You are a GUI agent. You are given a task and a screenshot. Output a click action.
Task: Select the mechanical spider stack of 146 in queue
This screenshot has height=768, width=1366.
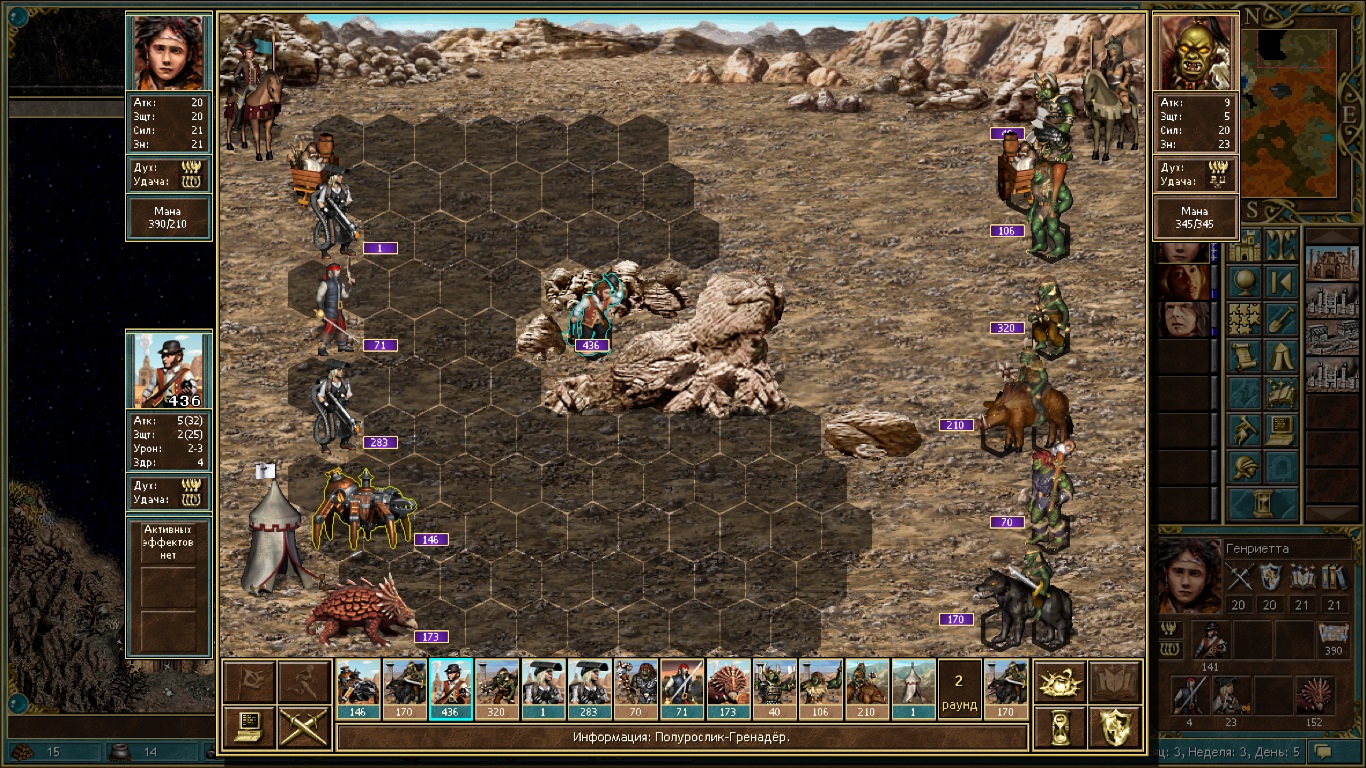[358, 688]
